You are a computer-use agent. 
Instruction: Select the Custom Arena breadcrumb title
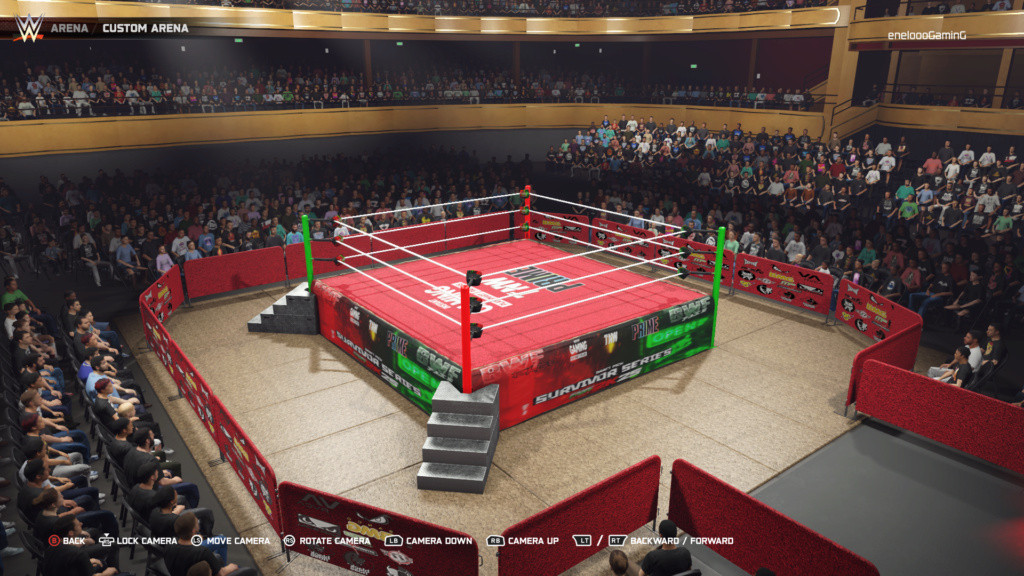(145, 28)
